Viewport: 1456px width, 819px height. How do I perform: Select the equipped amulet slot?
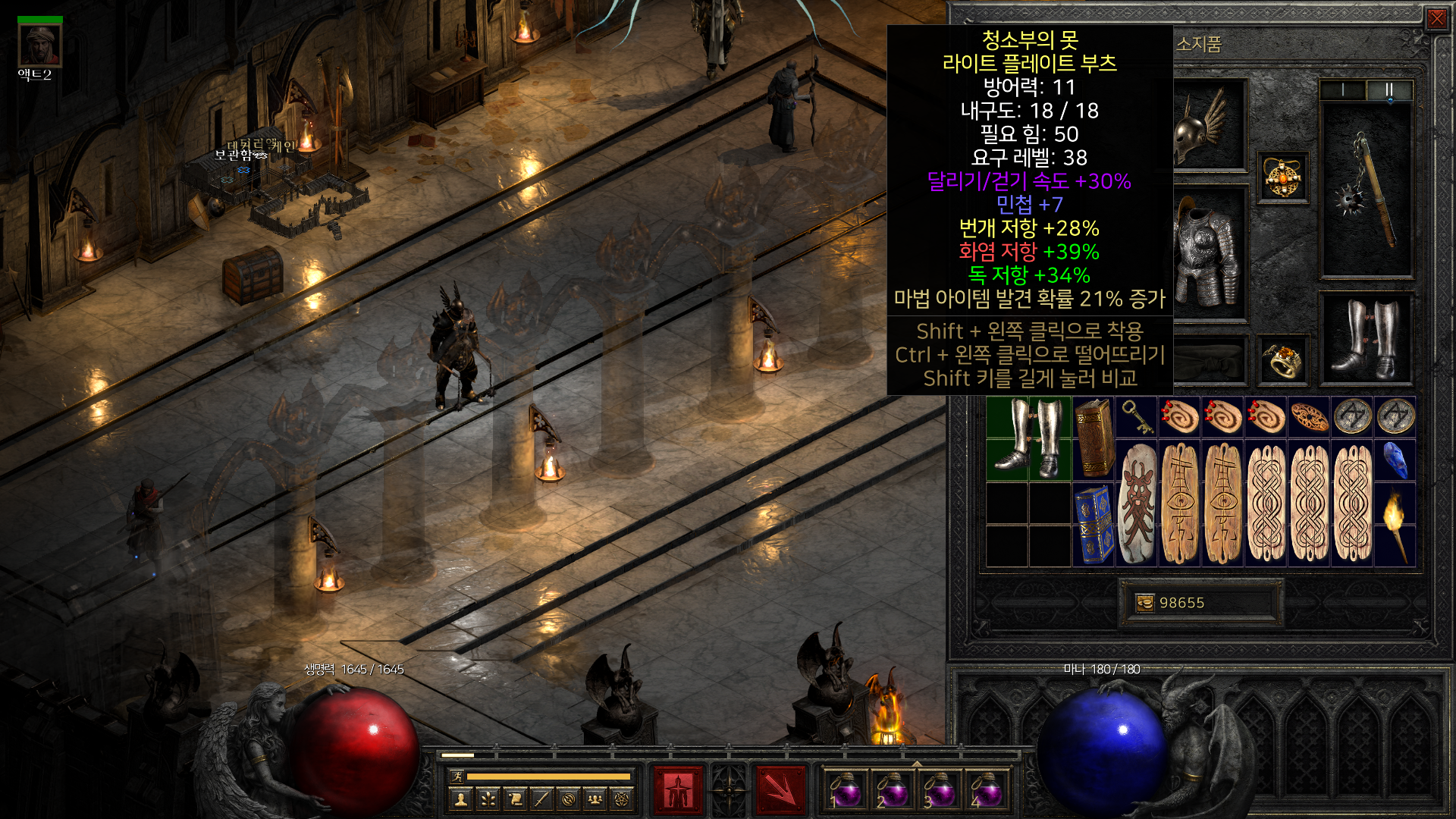[x=1283, y=178]
